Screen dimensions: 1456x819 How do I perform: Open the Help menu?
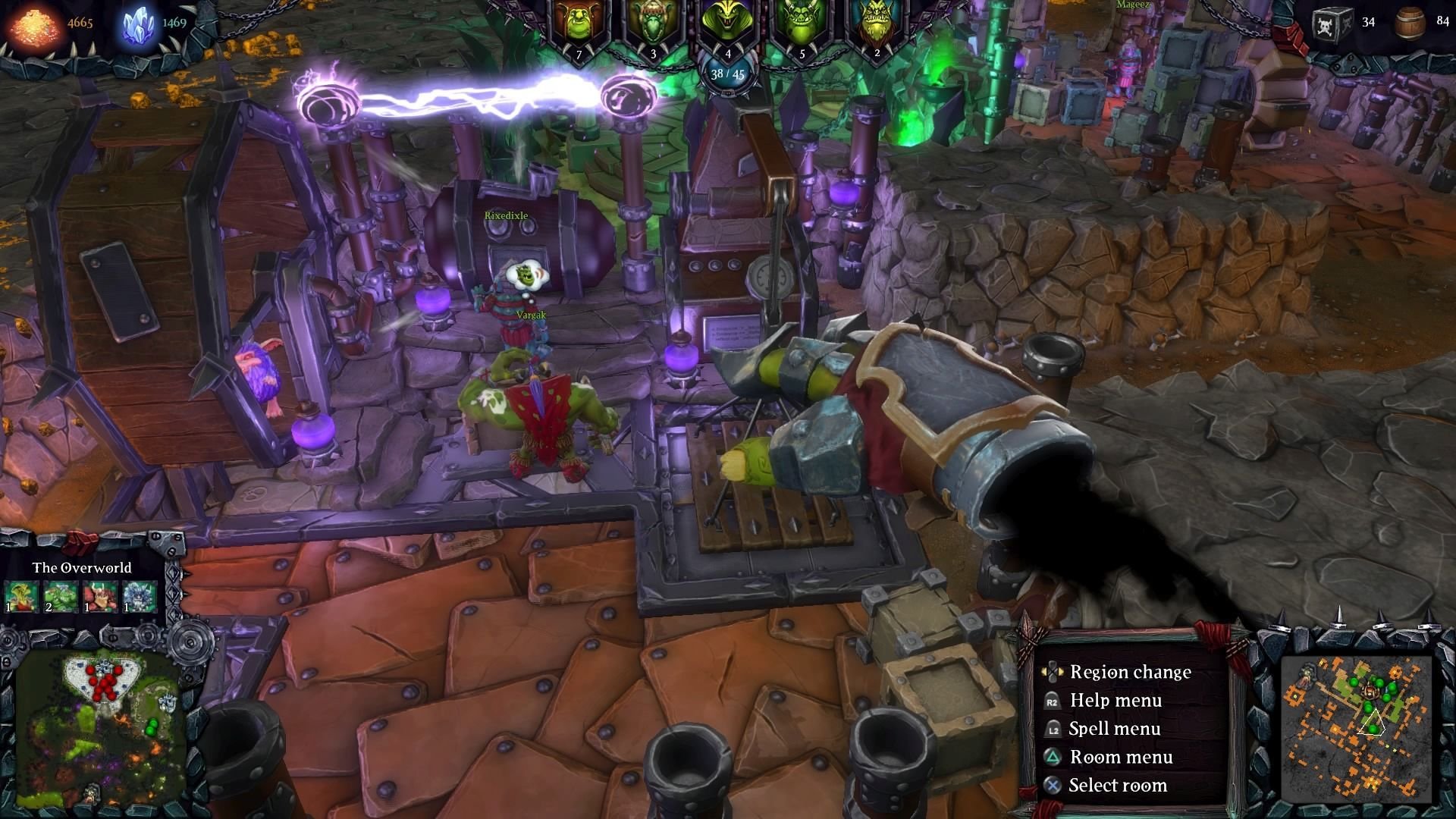(x=1116, y=700)
